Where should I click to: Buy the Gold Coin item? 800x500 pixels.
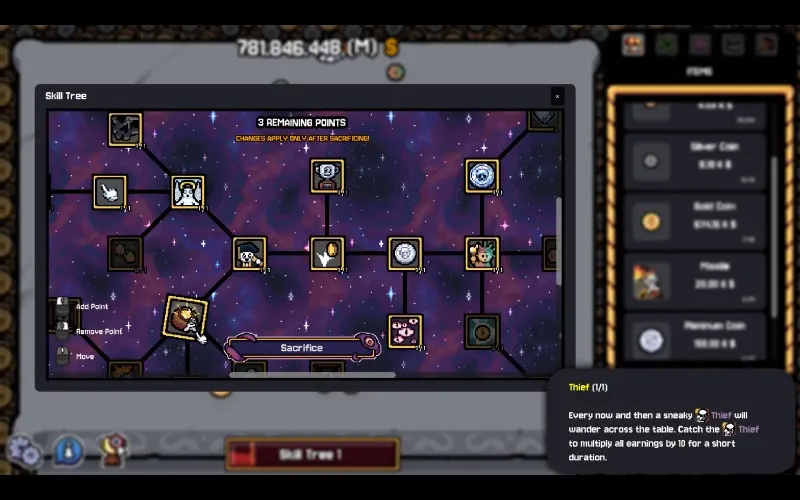694,222
